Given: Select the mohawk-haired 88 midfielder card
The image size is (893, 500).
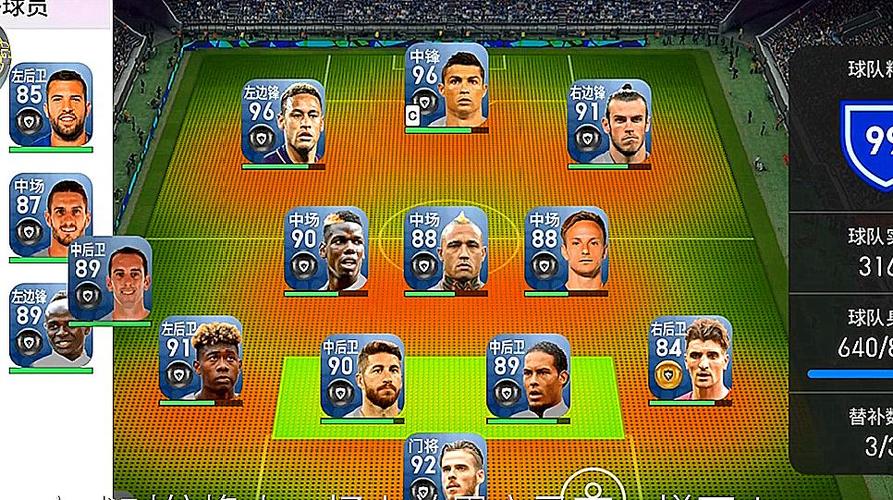Looking at the screenshot, I should [x=445, y=249].
